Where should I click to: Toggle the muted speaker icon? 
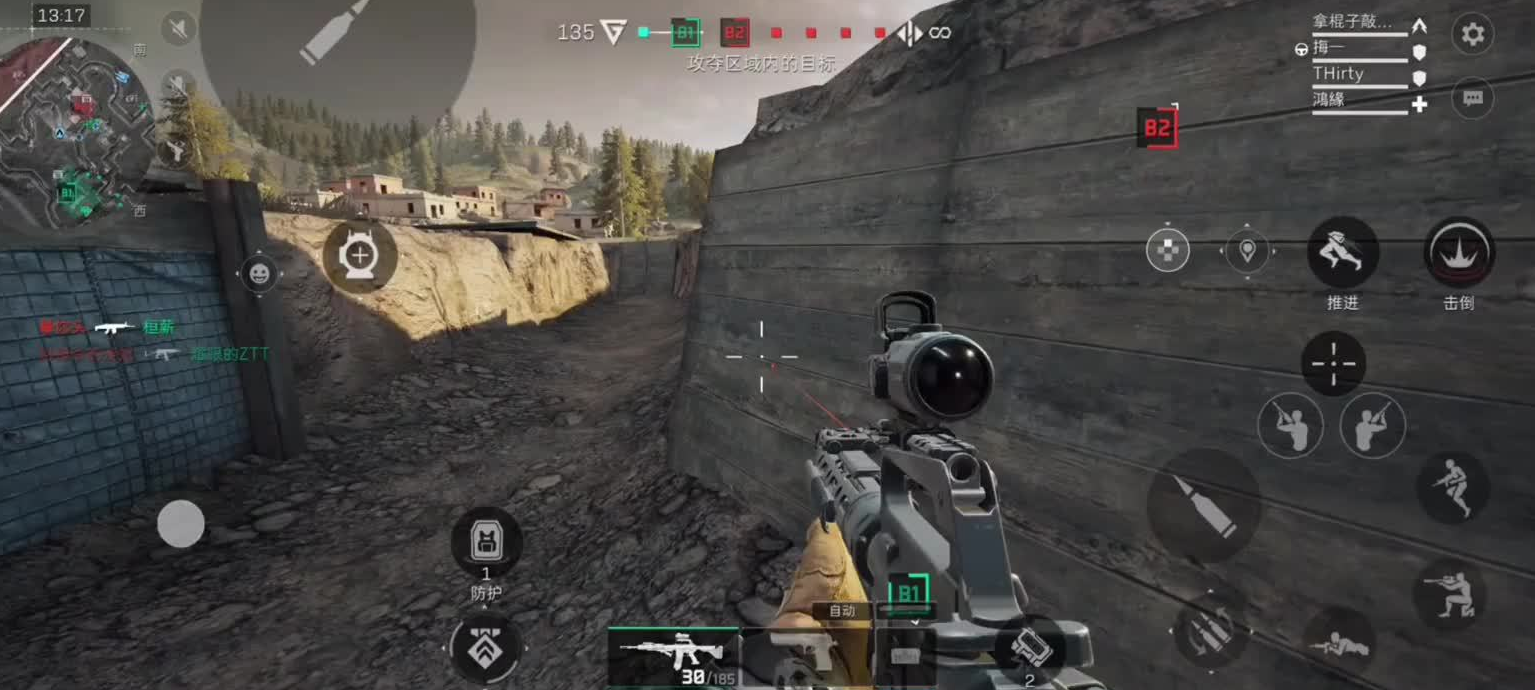tap(178, 28)
